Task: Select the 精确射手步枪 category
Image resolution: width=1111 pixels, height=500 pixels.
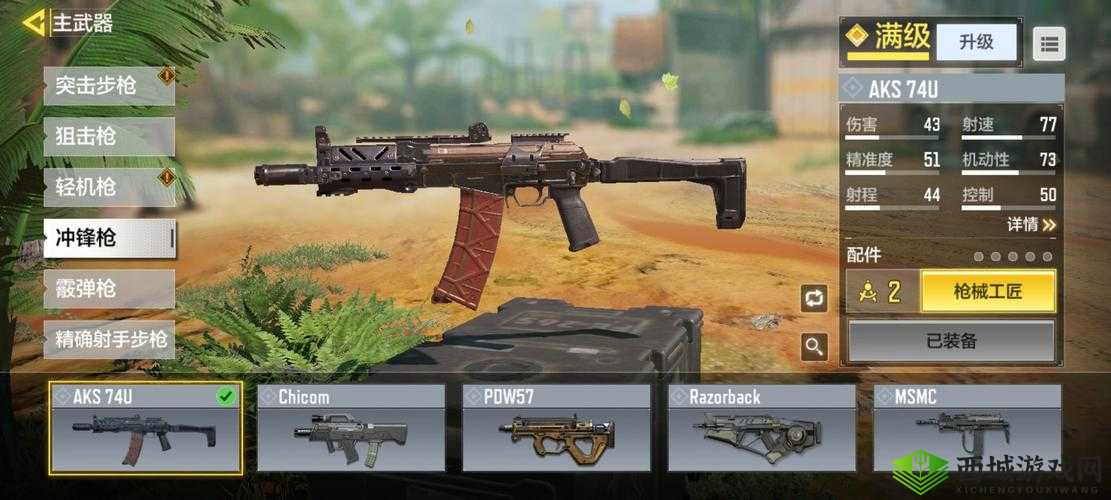Action: tap(109, 340)
